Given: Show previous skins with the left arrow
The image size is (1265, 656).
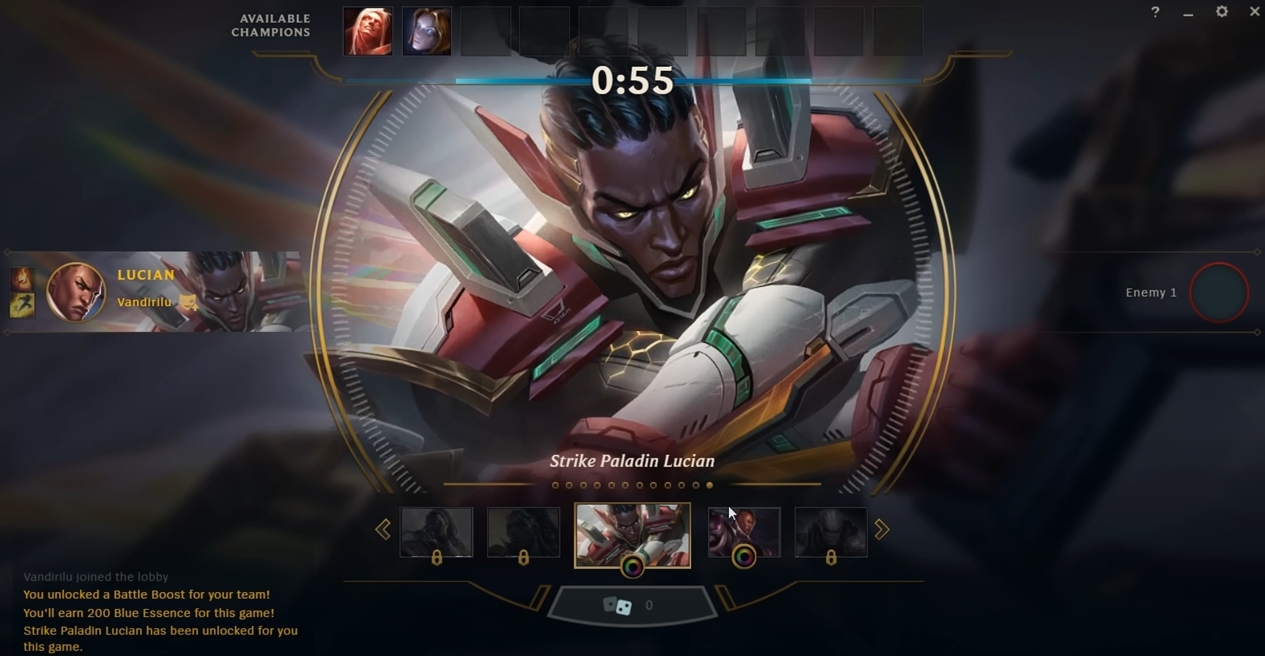Looking at the screenshot, I should pyautogui.click(x=383, y=530).
